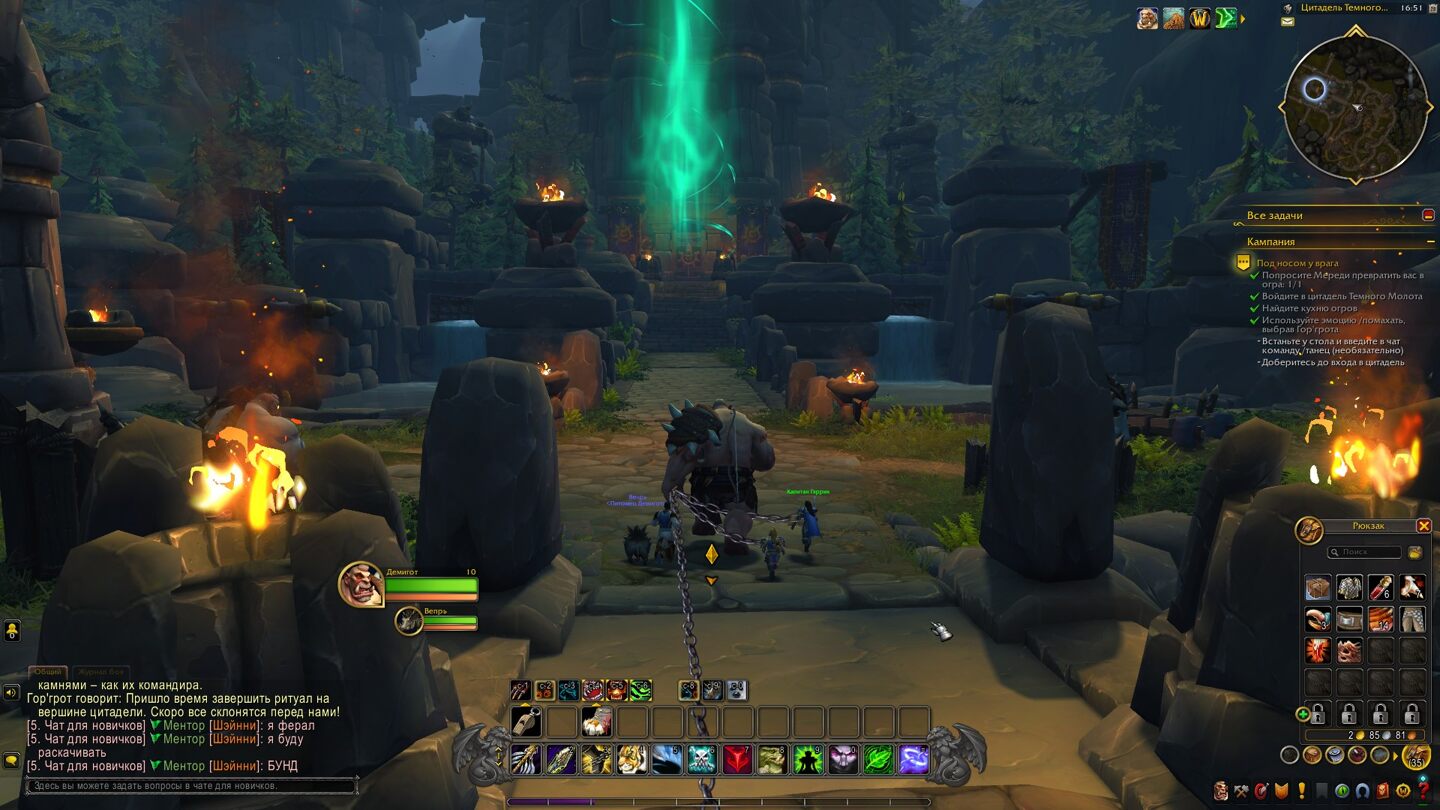Open the red question mark help button
The height and width of the screenshot is (810, 1440).
[1425, 791]
